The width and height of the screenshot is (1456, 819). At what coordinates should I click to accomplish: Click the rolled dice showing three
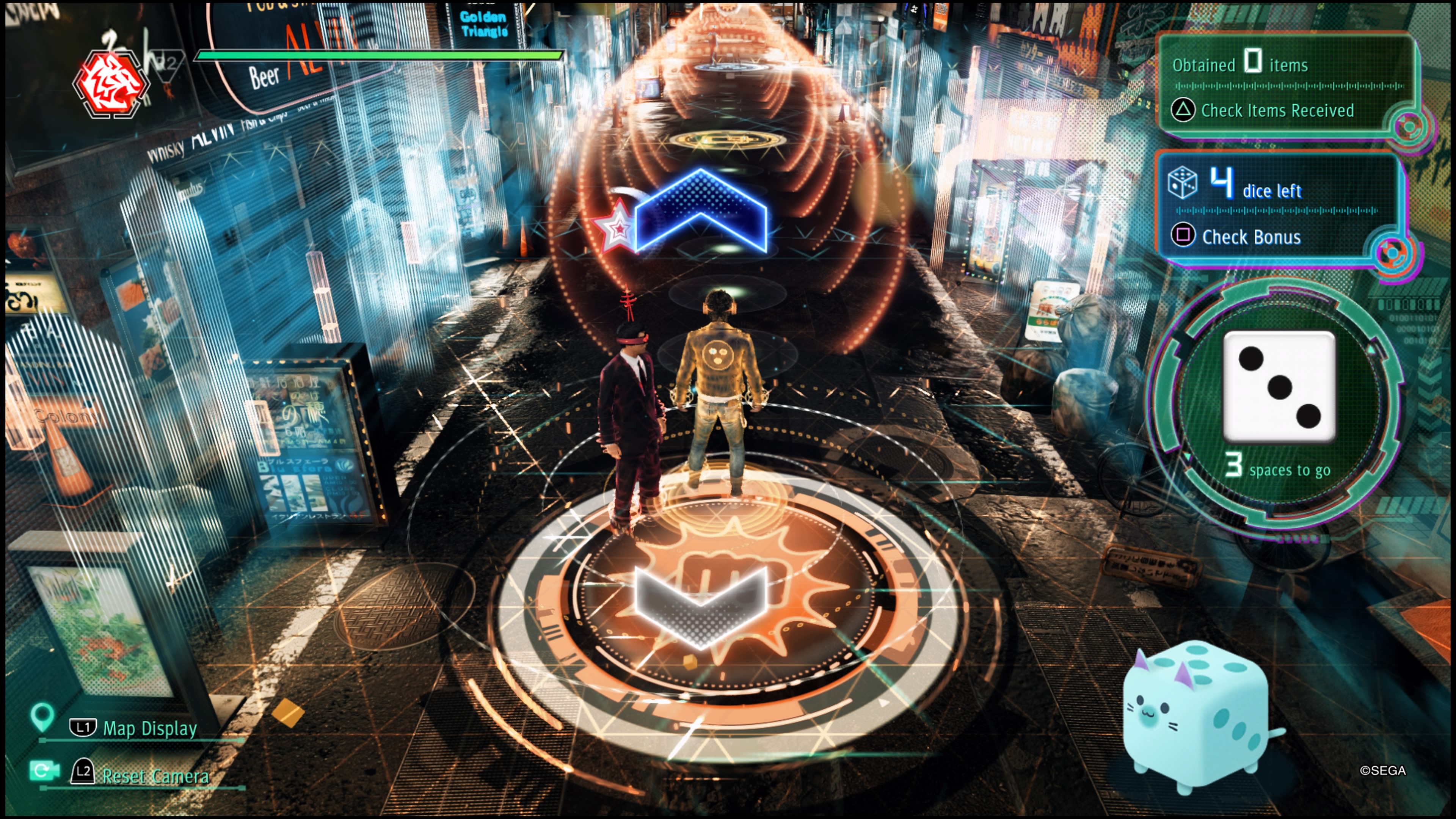1279,386
